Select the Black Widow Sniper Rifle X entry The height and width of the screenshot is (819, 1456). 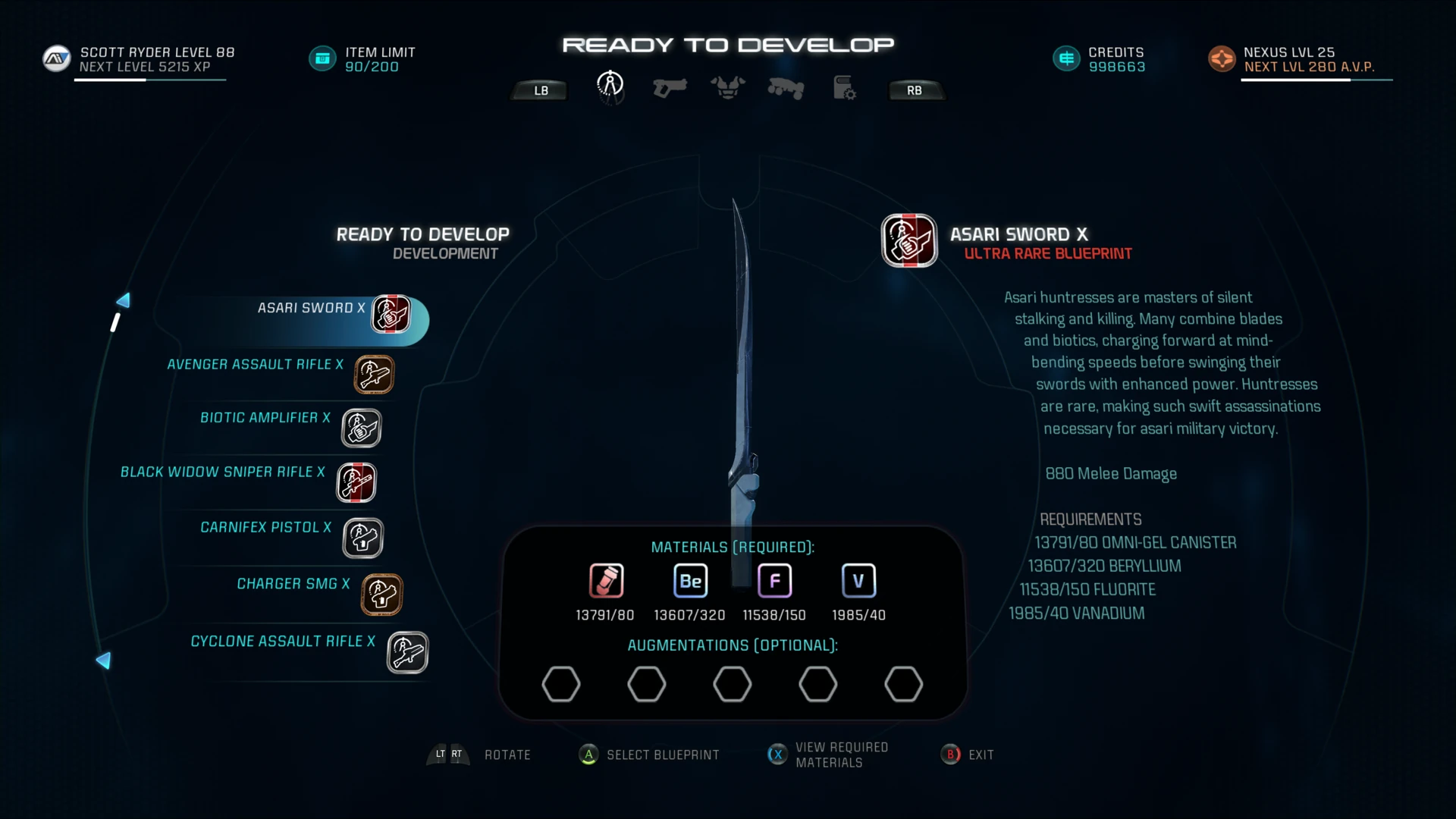pyautogui.click(x=222, y=472)
